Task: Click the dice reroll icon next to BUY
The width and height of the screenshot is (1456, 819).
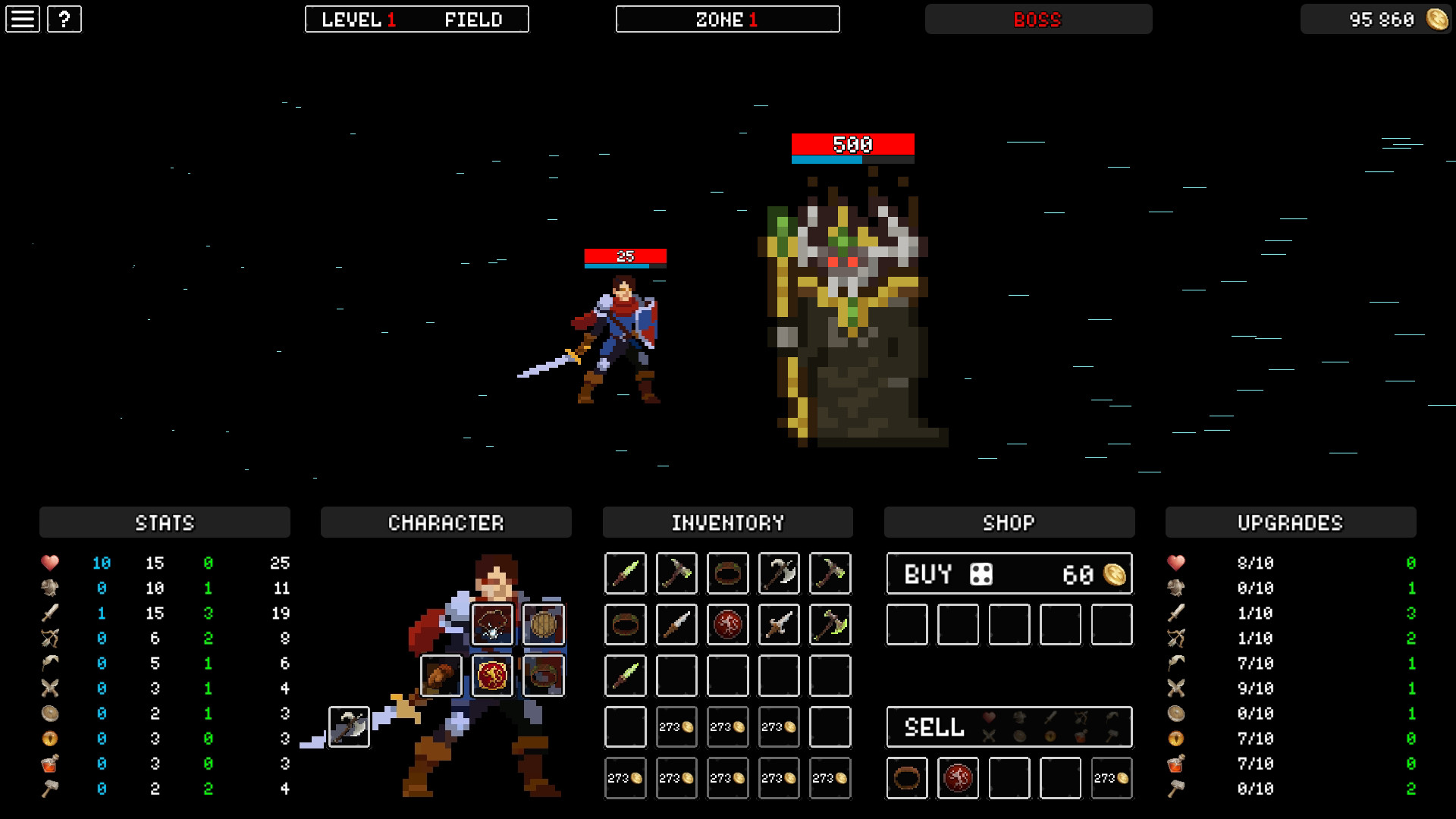Action: 981,573
